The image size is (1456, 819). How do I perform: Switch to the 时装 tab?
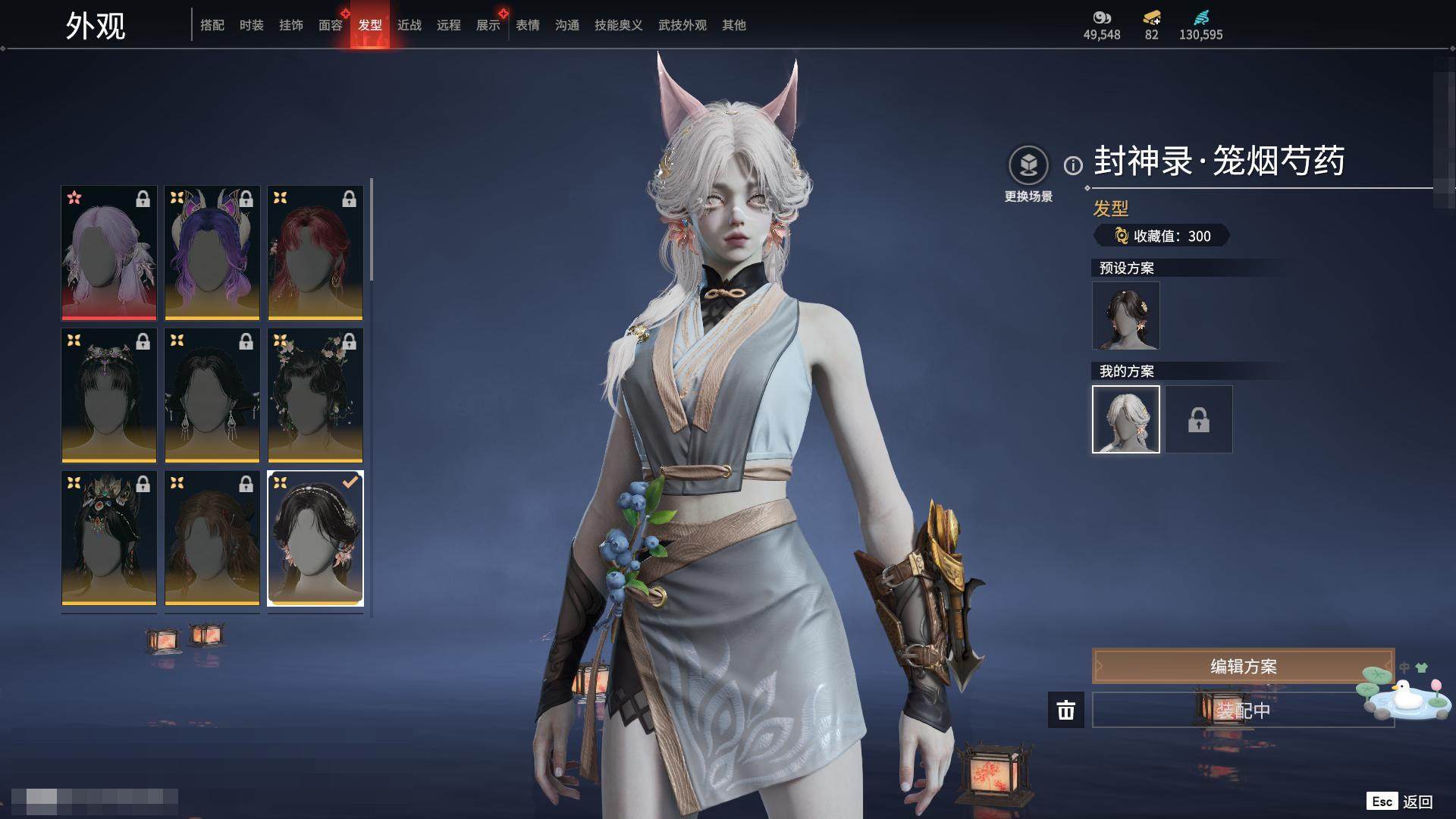coord(251,25)
